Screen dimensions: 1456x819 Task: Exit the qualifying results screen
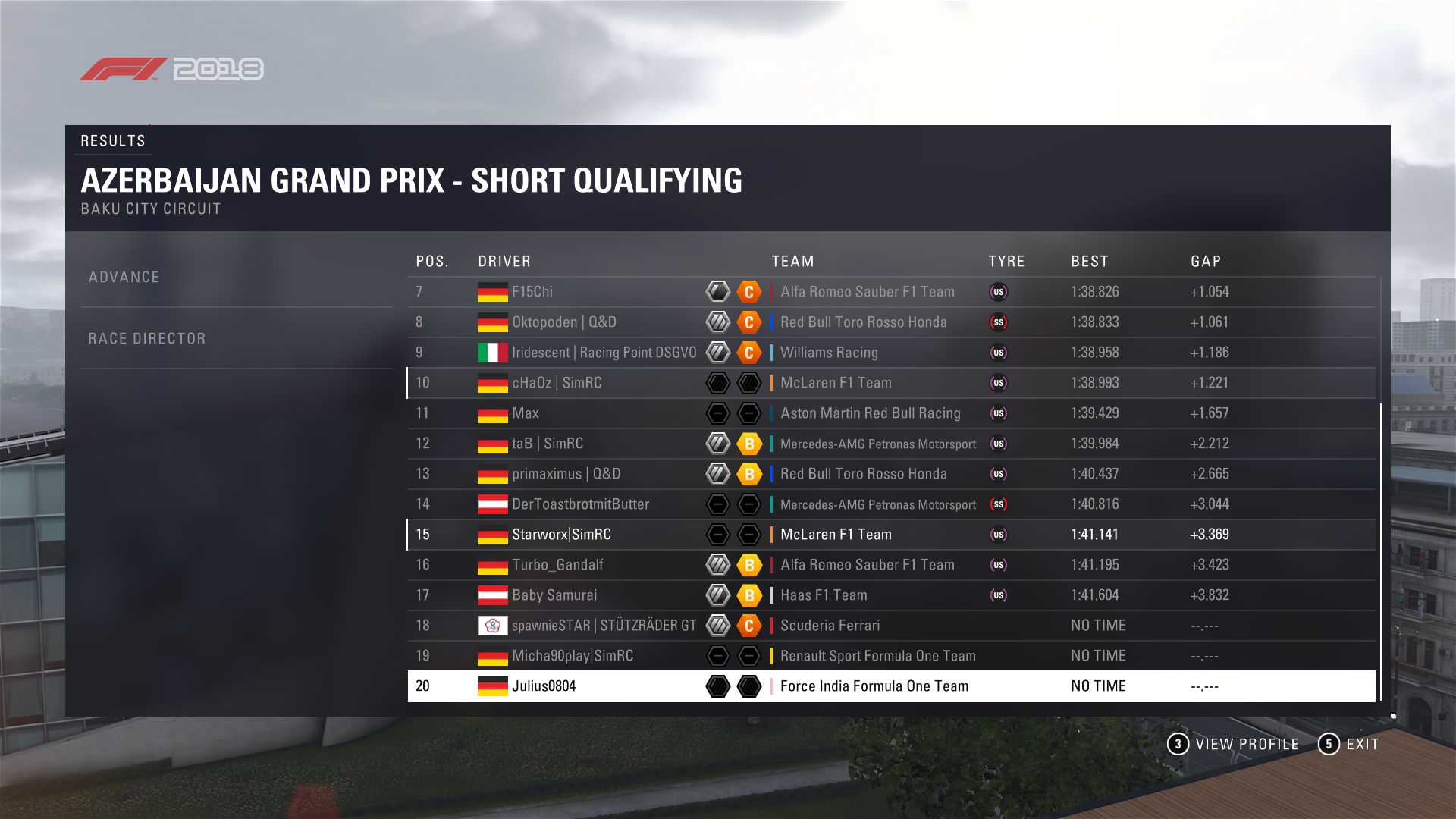point(1350,745)
